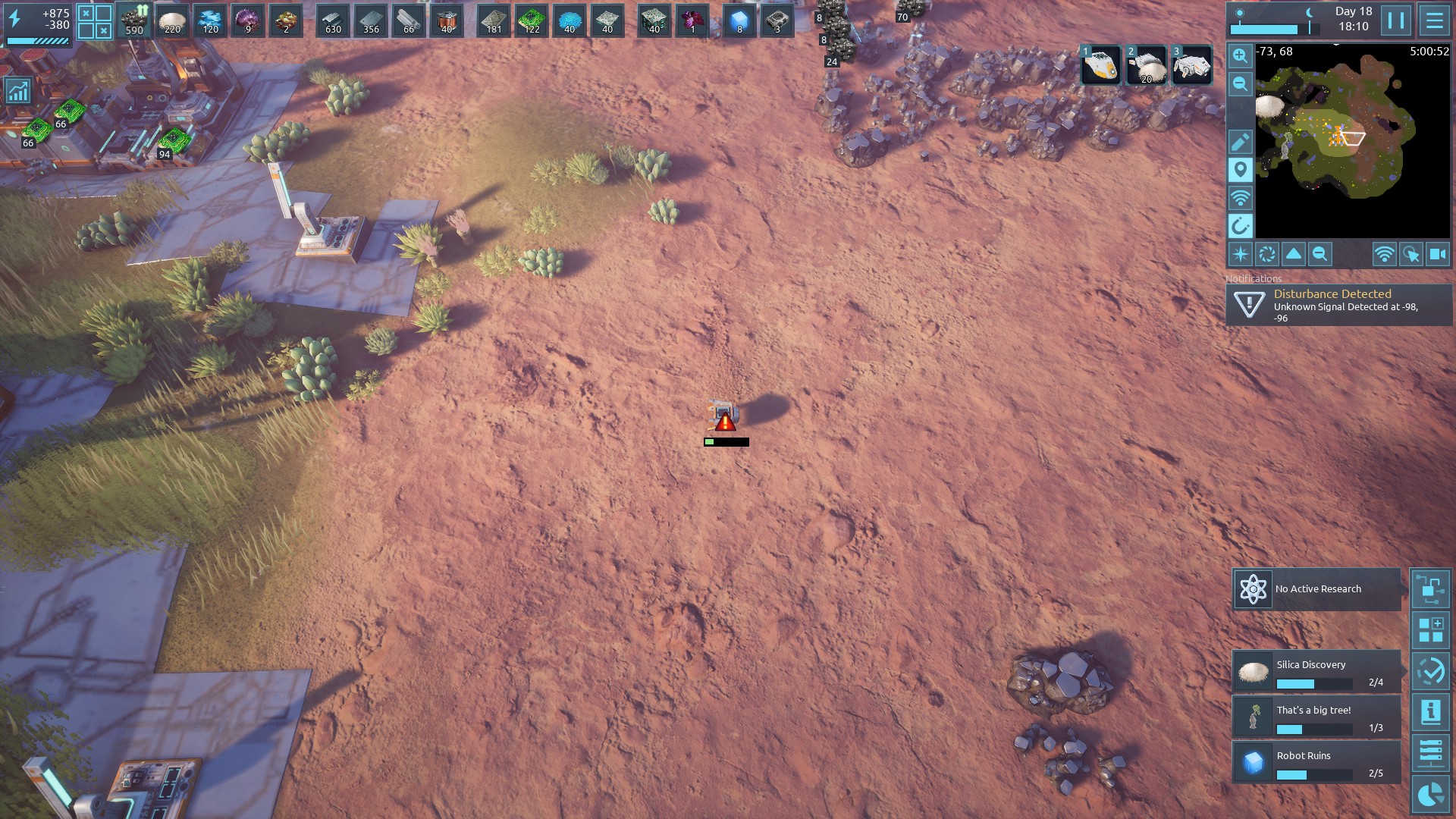
Task: Select unit group 2 carrying silica
Action: (1146, 65)
